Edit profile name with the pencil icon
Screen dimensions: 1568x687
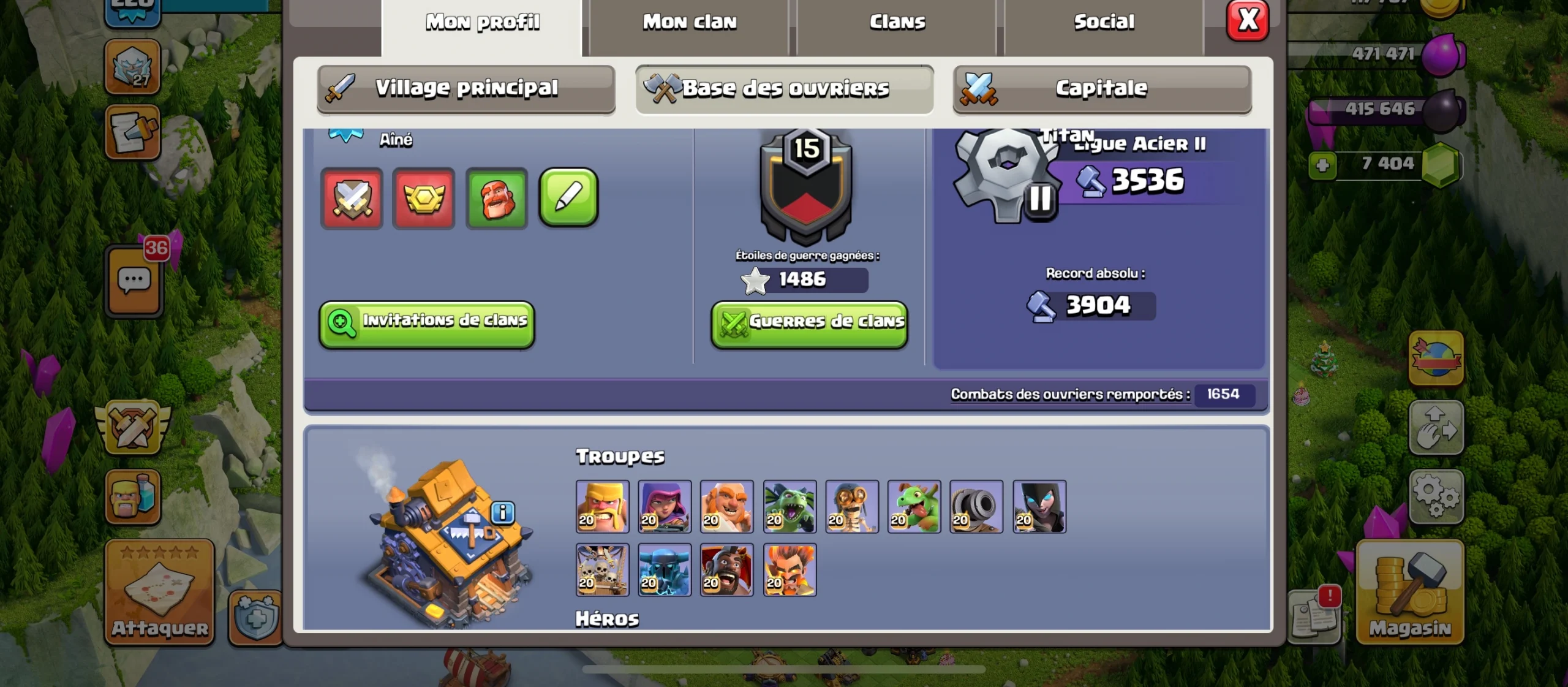[x=568, y=198]
